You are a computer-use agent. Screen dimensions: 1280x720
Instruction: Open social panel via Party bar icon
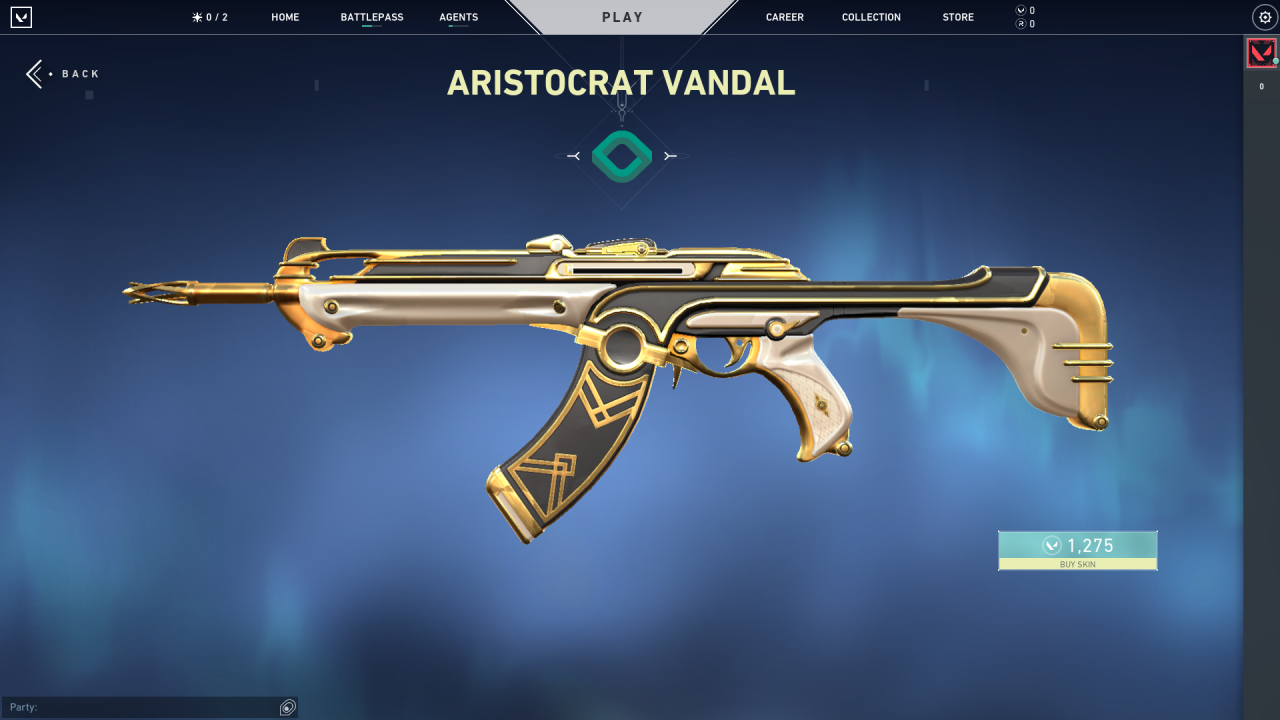click(288, 707)
